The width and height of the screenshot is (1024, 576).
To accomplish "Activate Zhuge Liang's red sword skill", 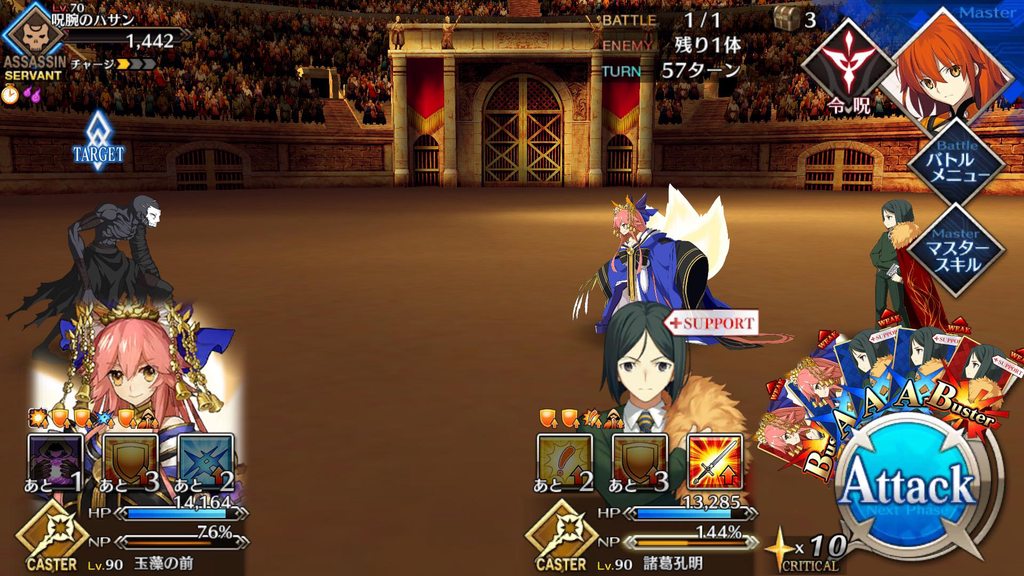I will 715,461.
